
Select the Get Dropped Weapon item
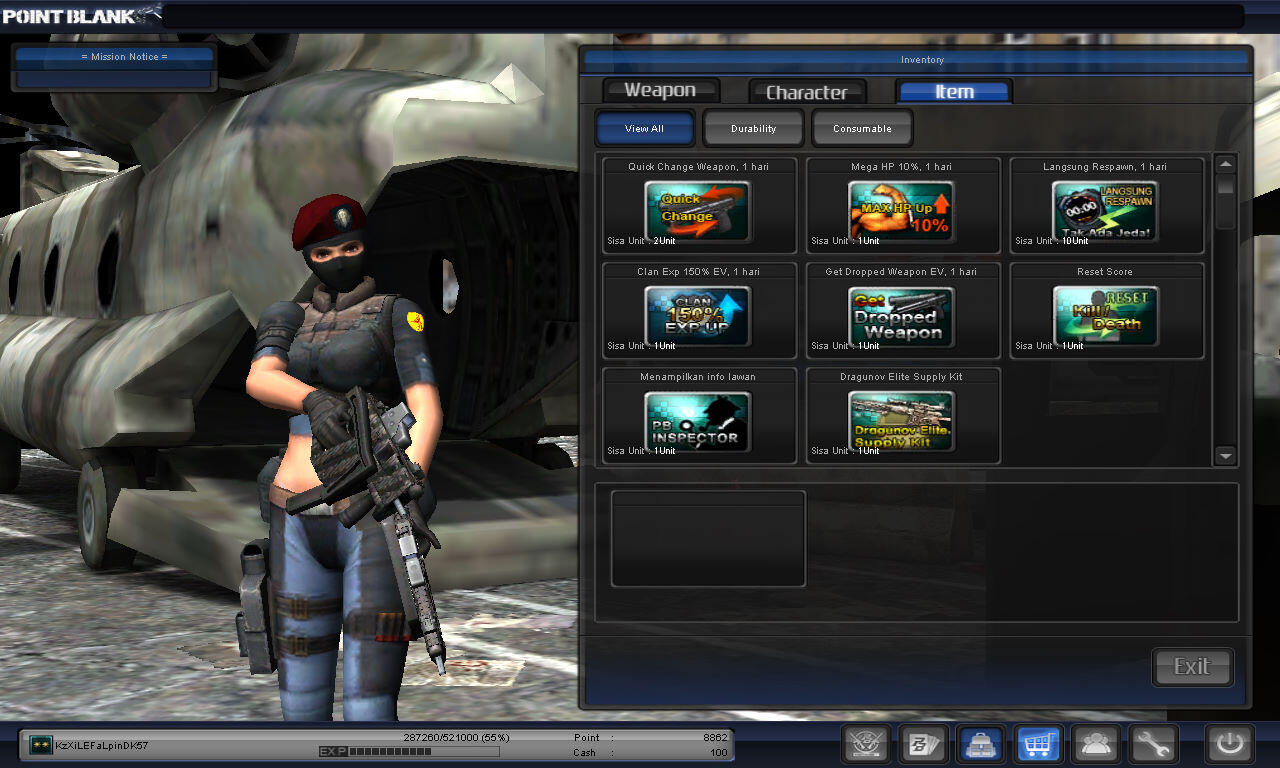tap(902, 316)
